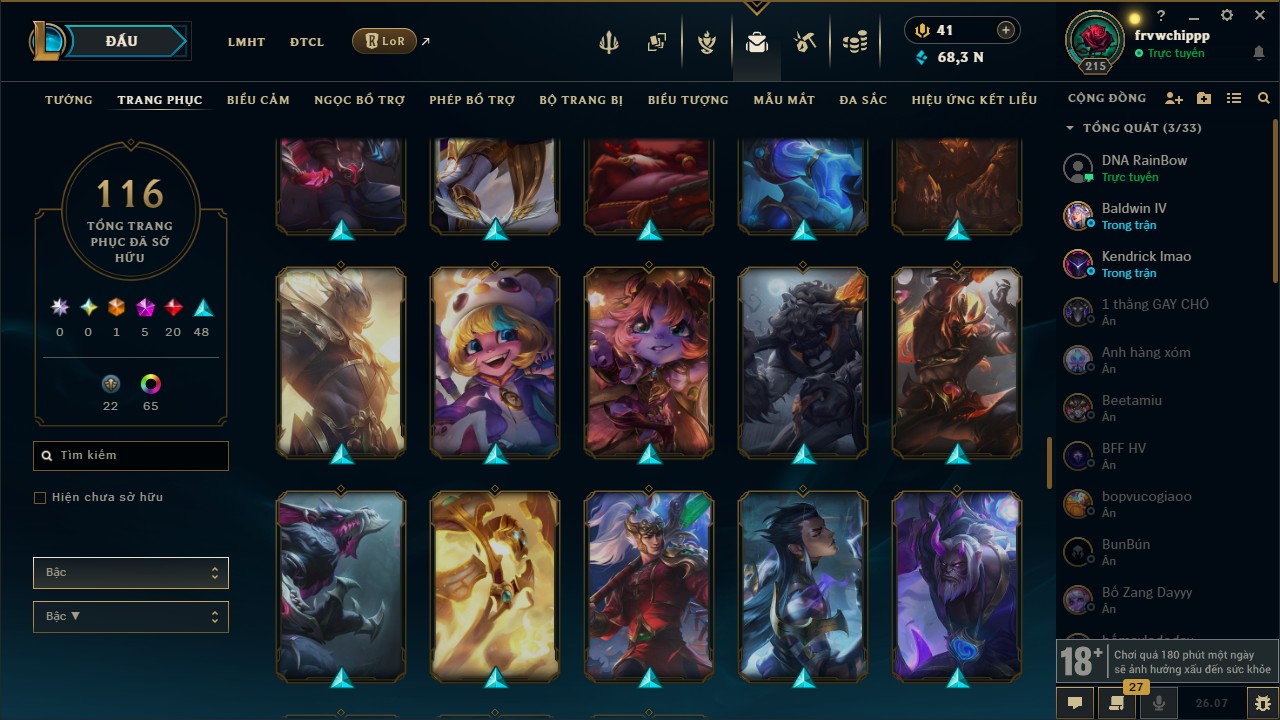Select the HIỆU ỨNG KẾT LIỄU tab
Screen dimensions: 1280x720
coord(974,100)
